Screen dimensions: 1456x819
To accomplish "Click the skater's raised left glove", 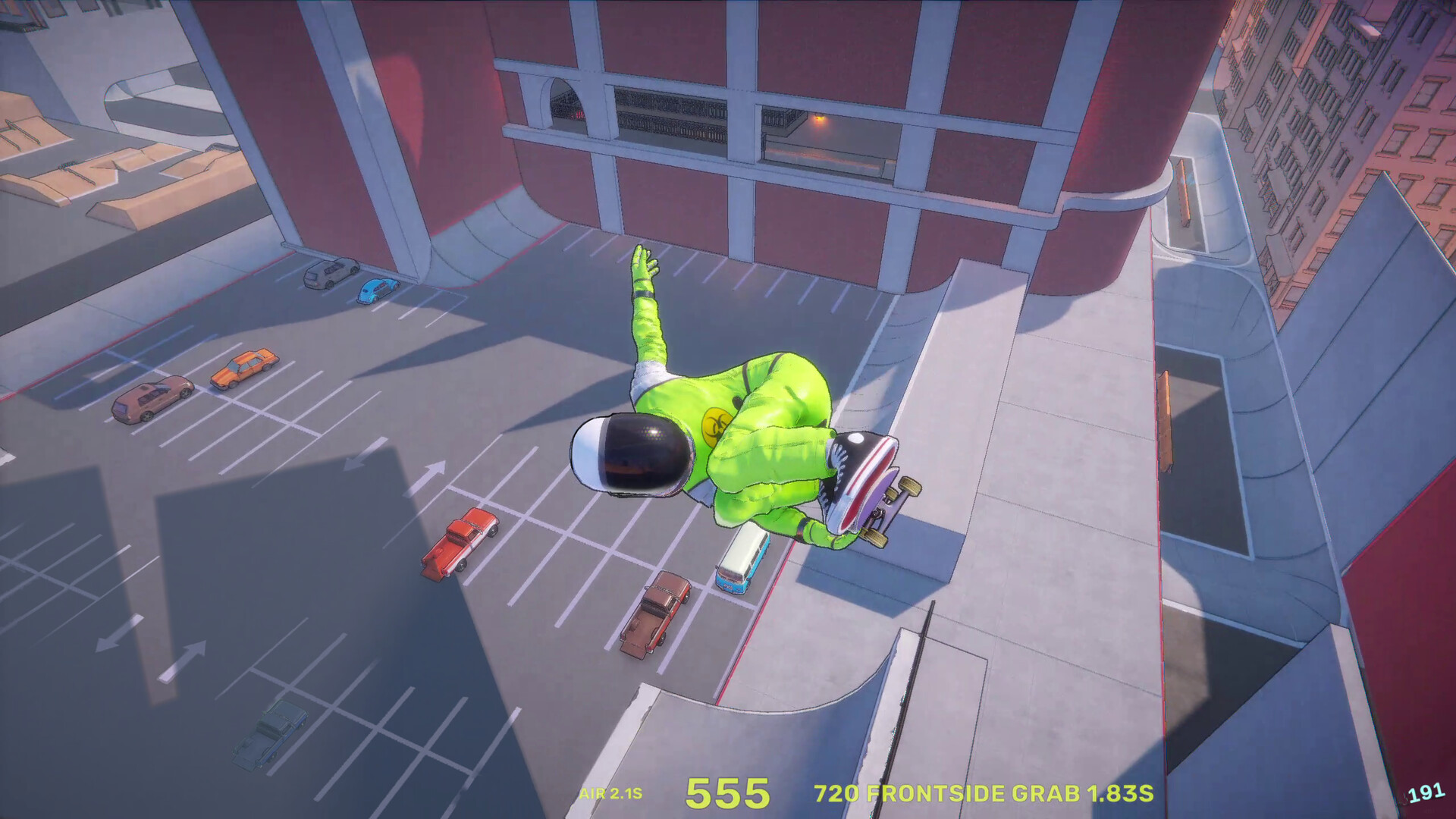I will coord(643,265).
